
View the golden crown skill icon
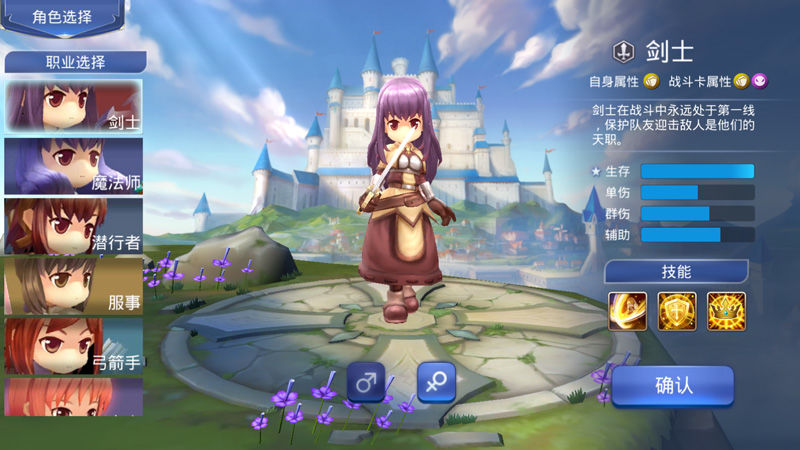(727, 311)
